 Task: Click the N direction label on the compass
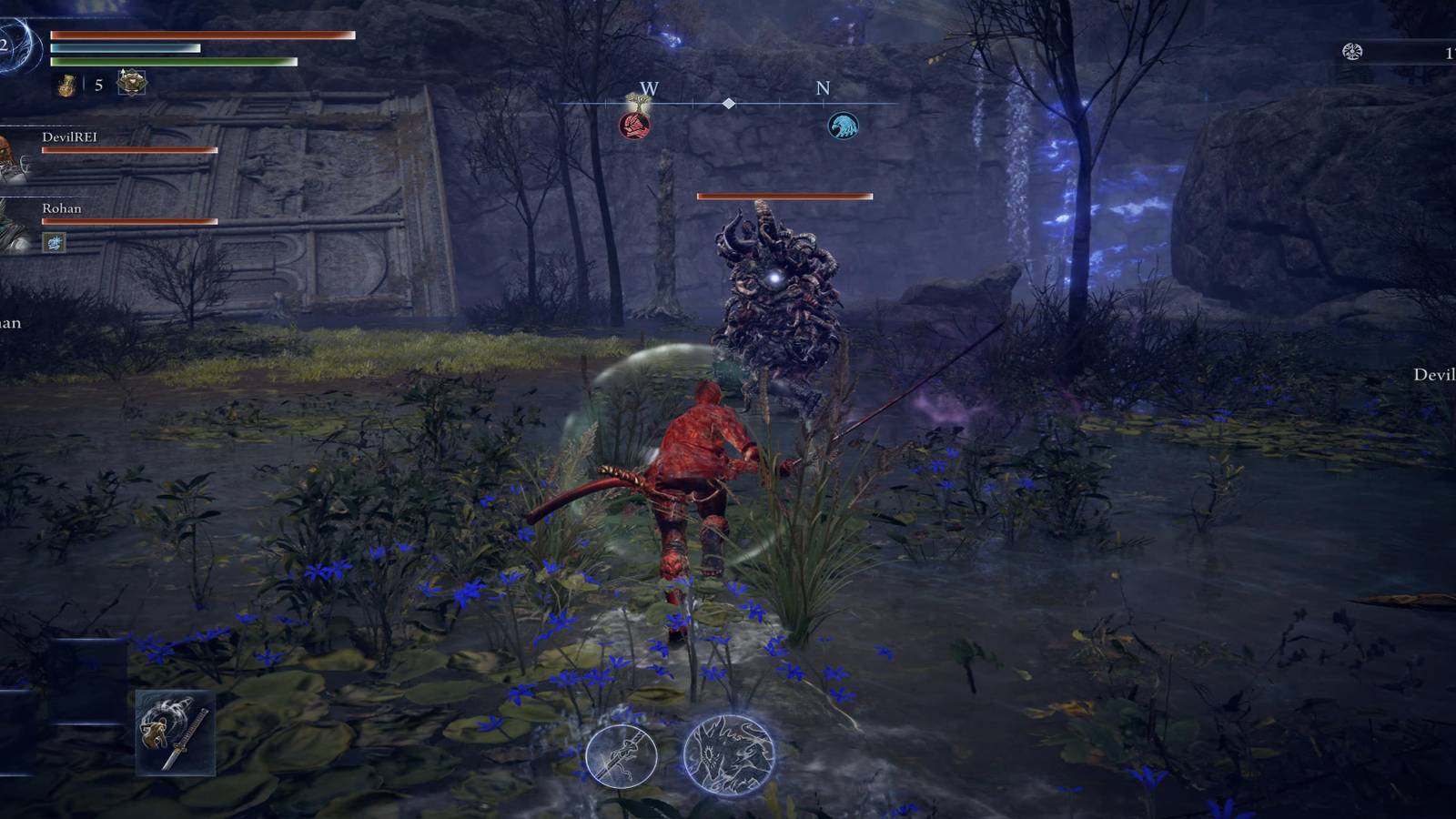pos(822,88)
